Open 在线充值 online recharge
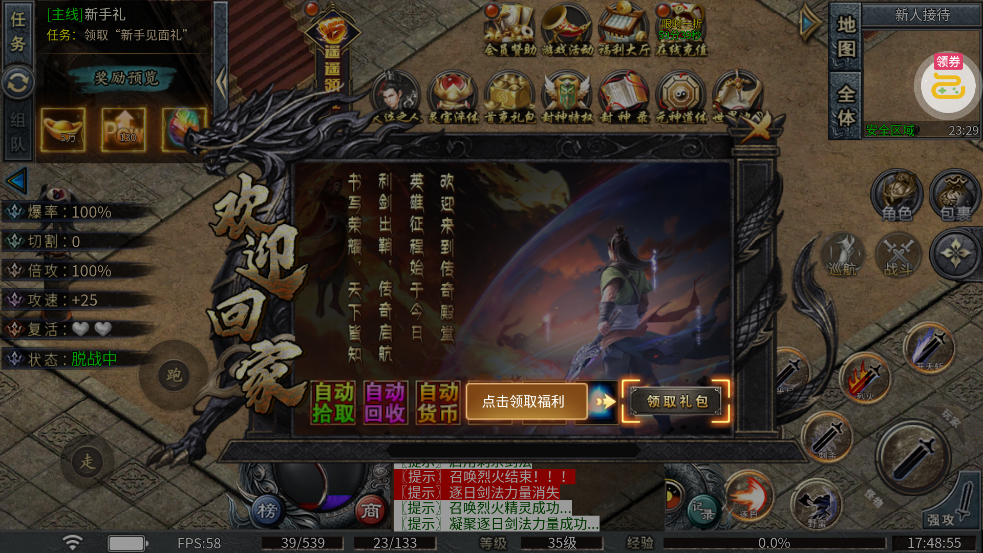 (681, 28)
